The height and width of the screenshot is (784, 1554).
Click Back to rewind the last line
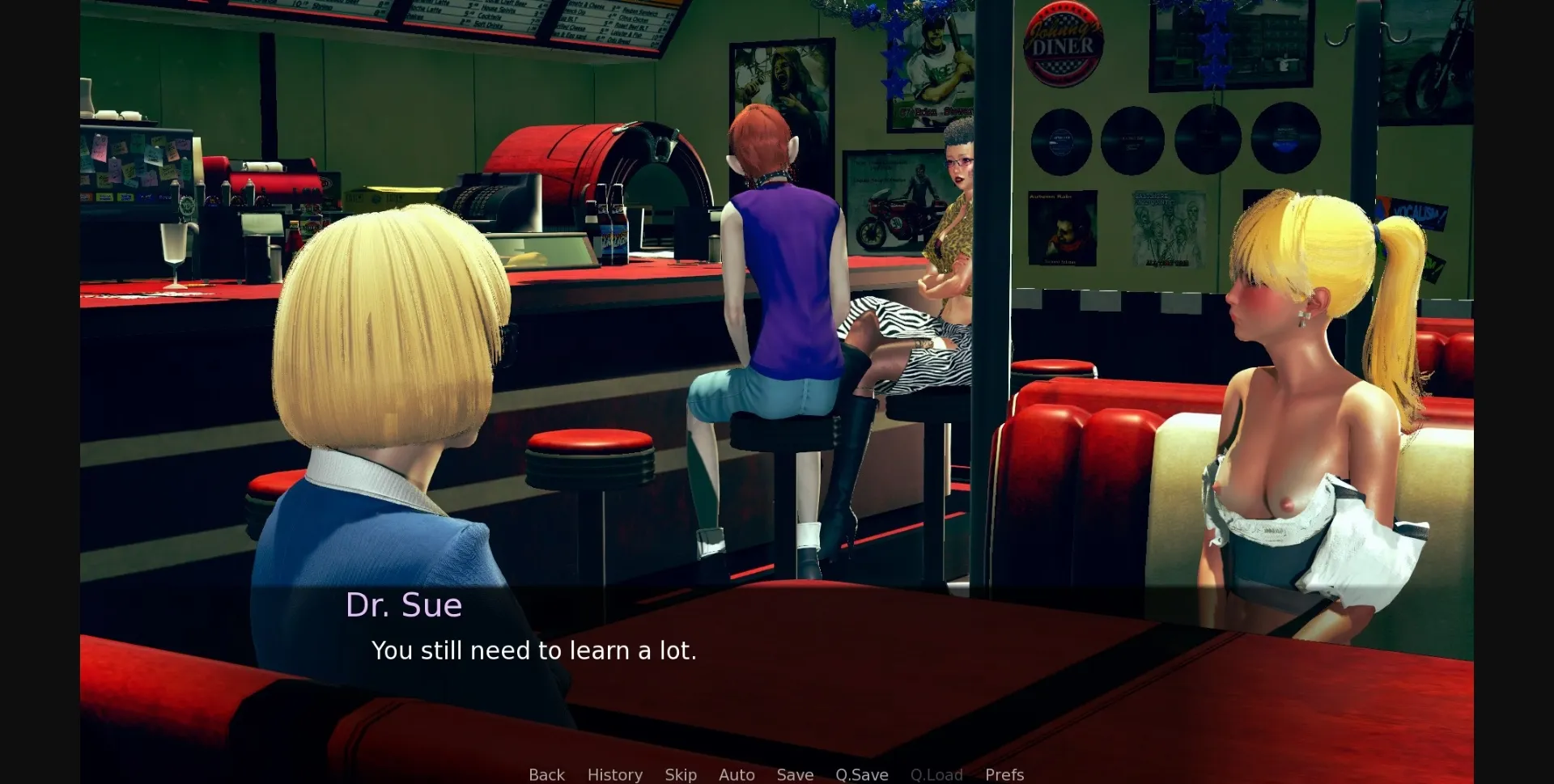click(x=546, y=774)
